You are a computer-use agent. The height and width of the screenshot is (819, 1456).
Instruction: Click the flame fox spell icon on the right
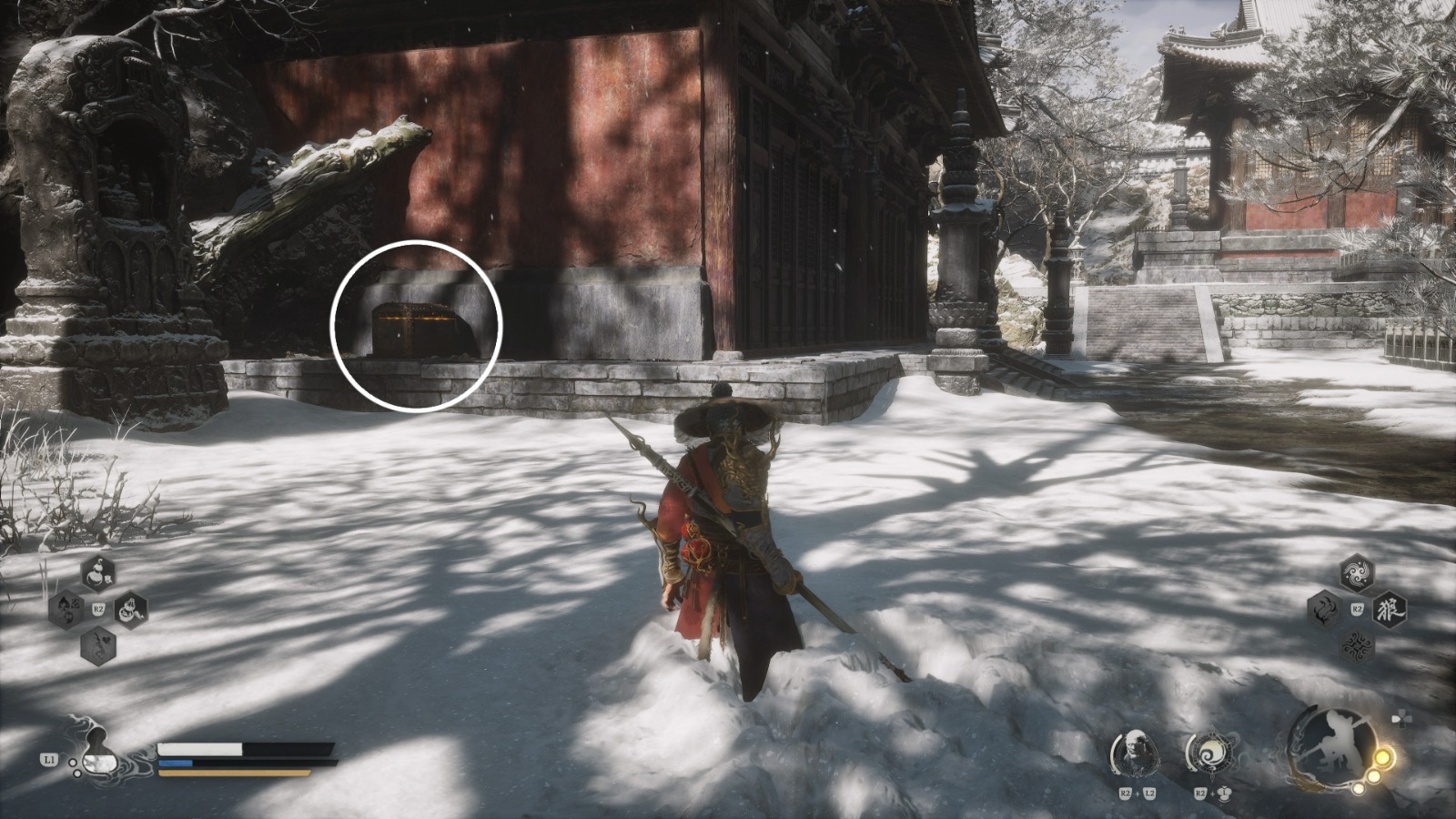coord(1324,609)
